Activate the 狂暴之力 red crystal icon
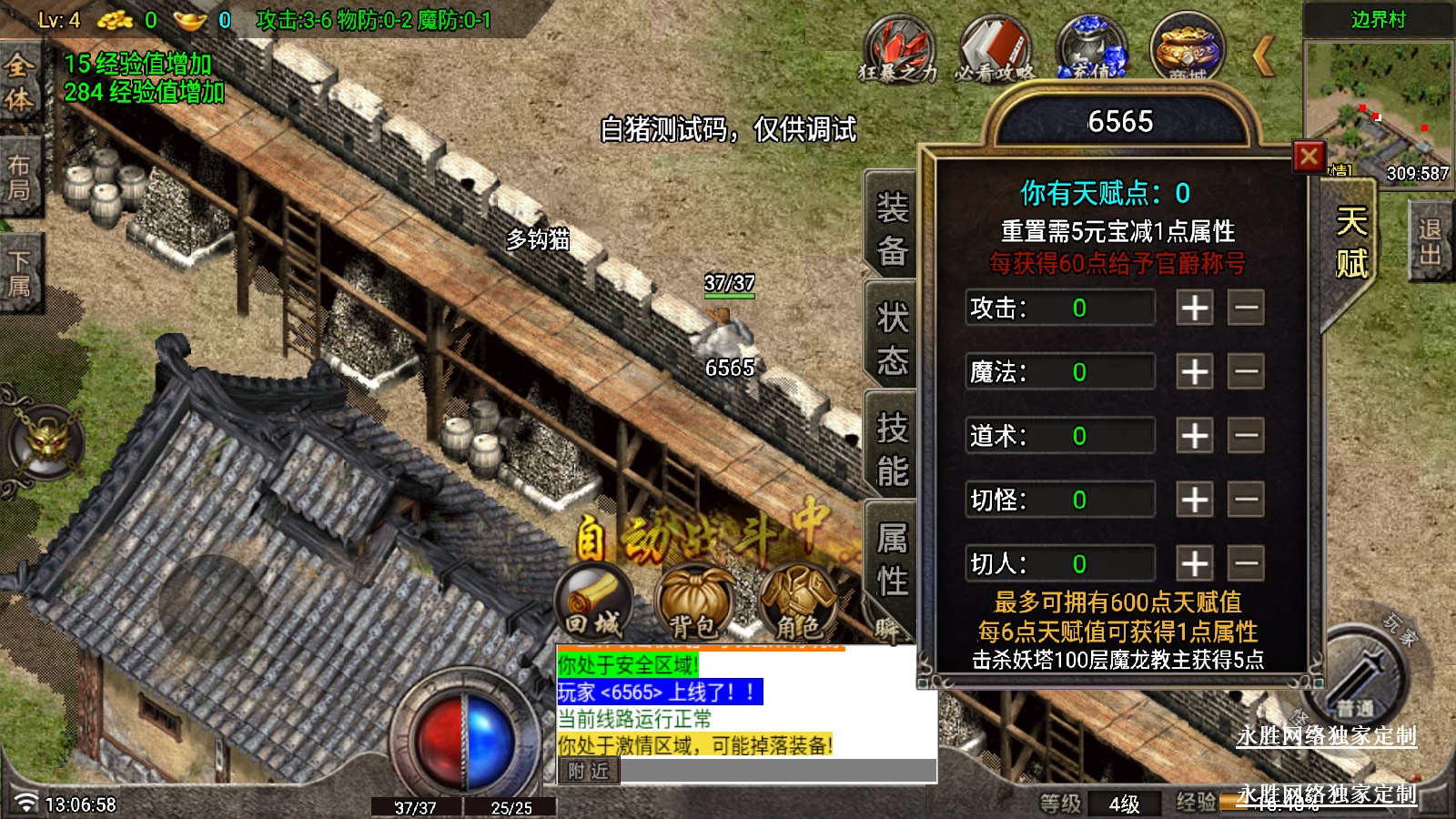 pyautogui.click(x=897, y=48)
